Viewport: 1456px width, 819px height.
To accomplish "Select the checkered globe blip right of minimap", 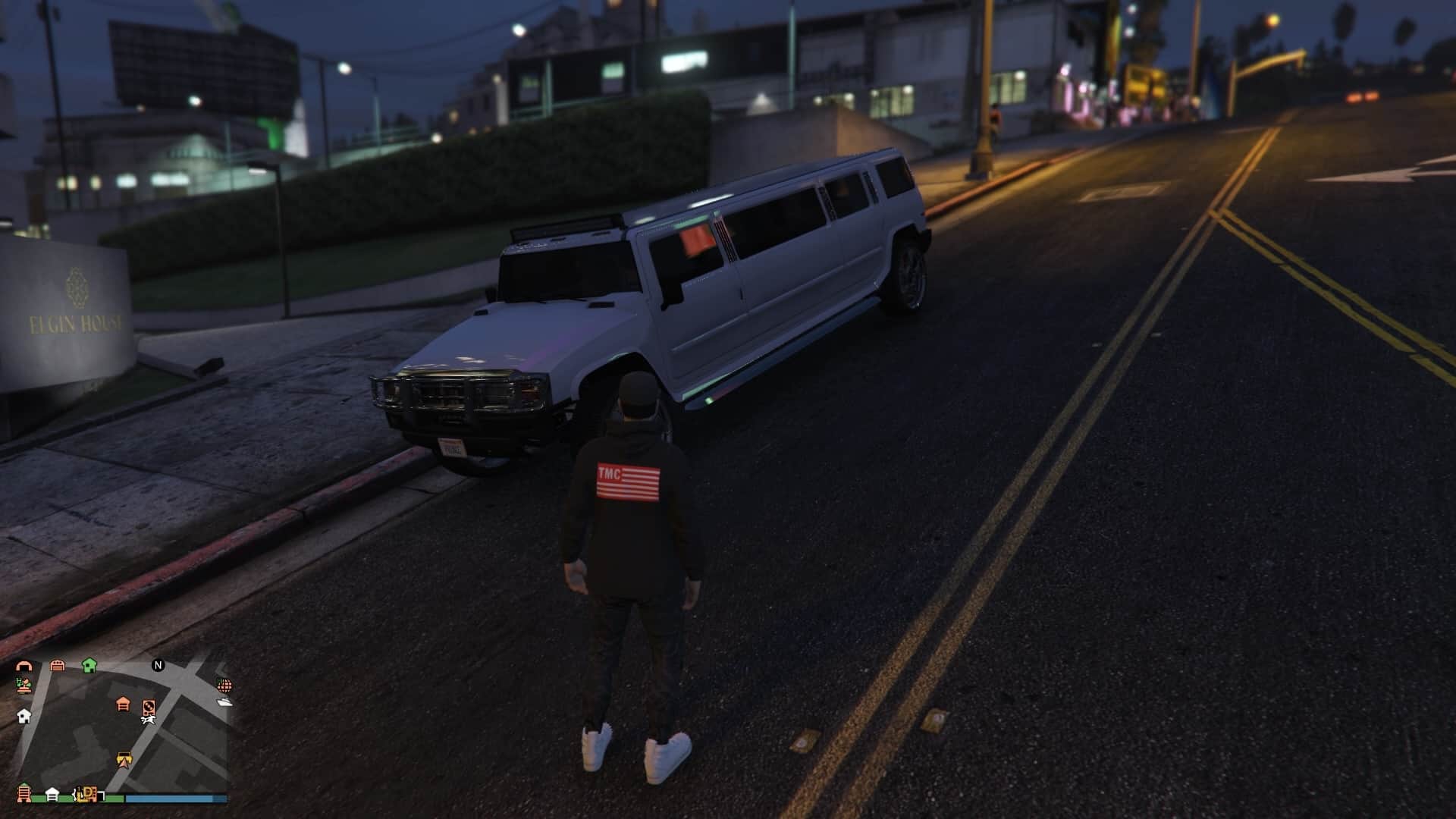I will [x=224, y=686].
